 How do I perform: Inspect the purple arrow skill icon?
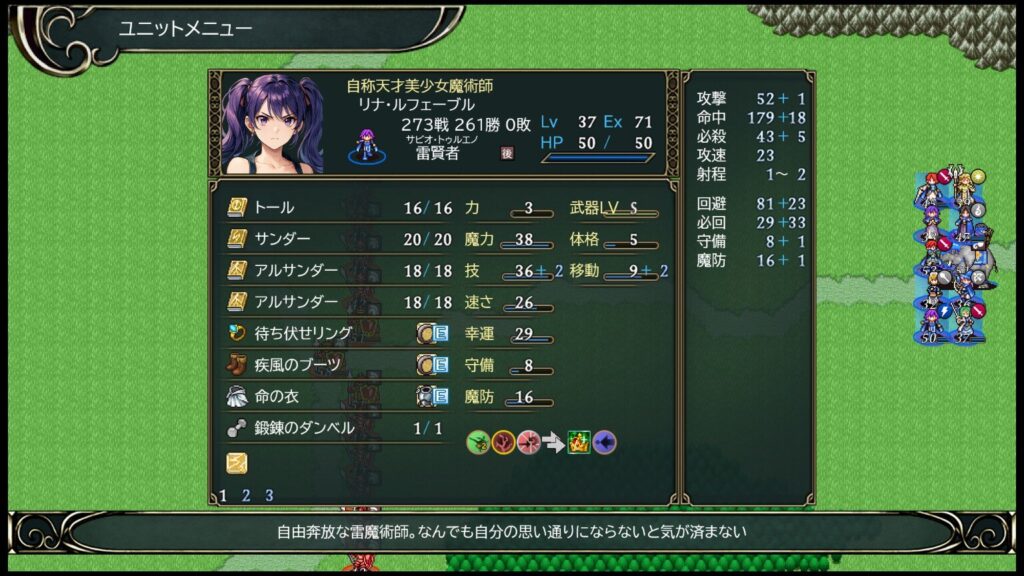(604, 442)
